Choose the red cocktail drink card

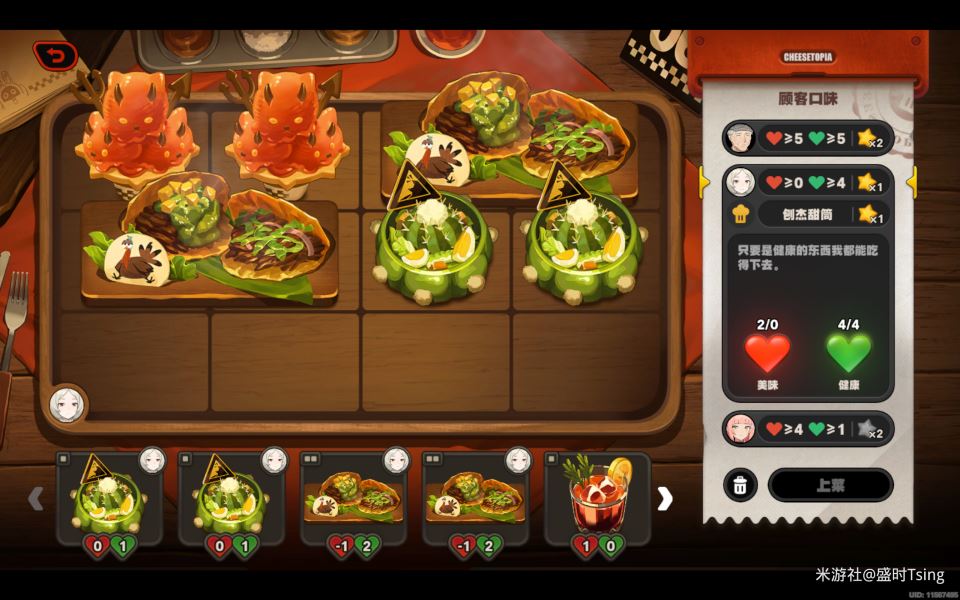[597, 498]
